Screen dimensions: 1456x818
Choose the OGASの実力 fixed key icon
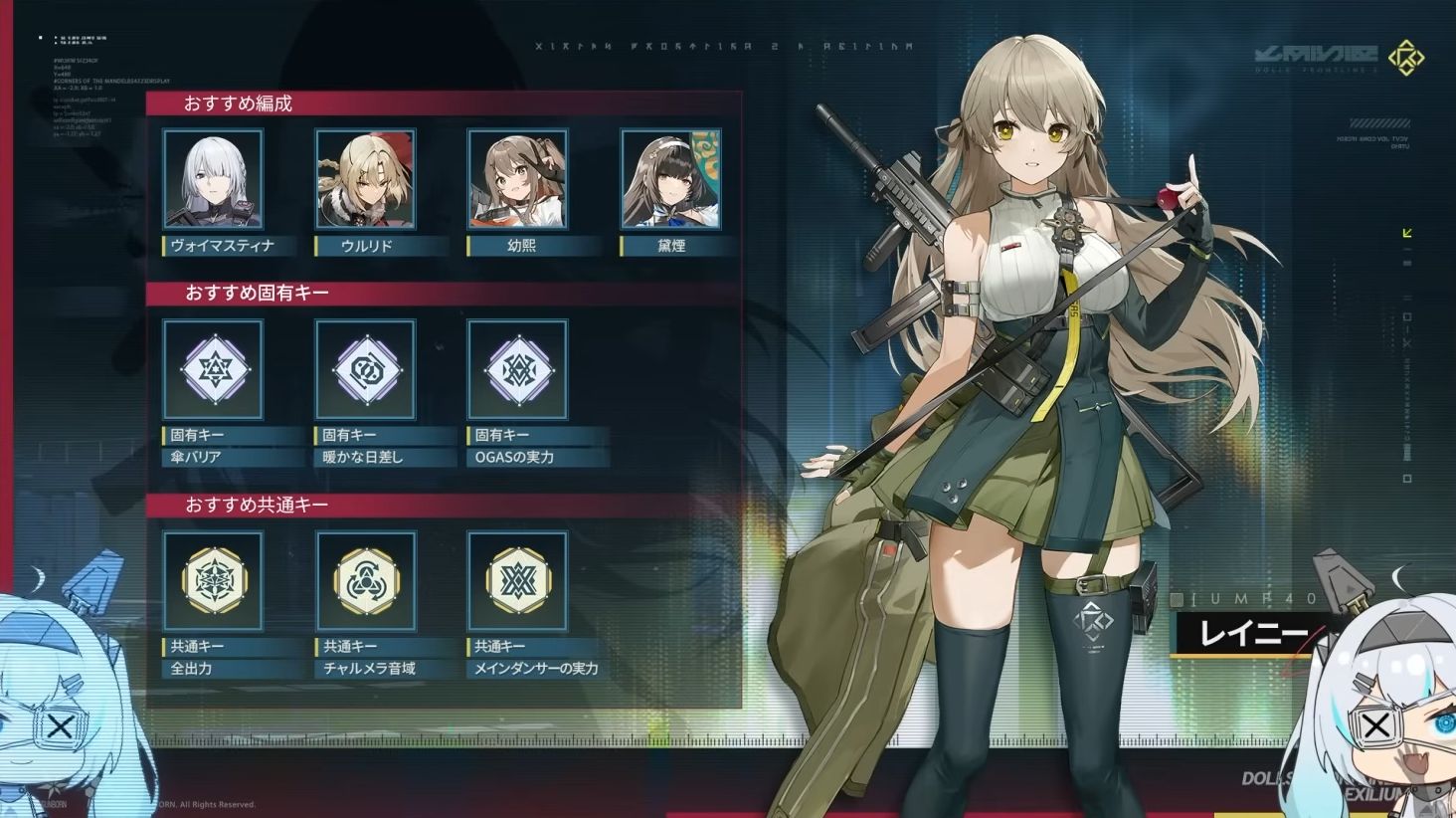(x=517, y=369)
